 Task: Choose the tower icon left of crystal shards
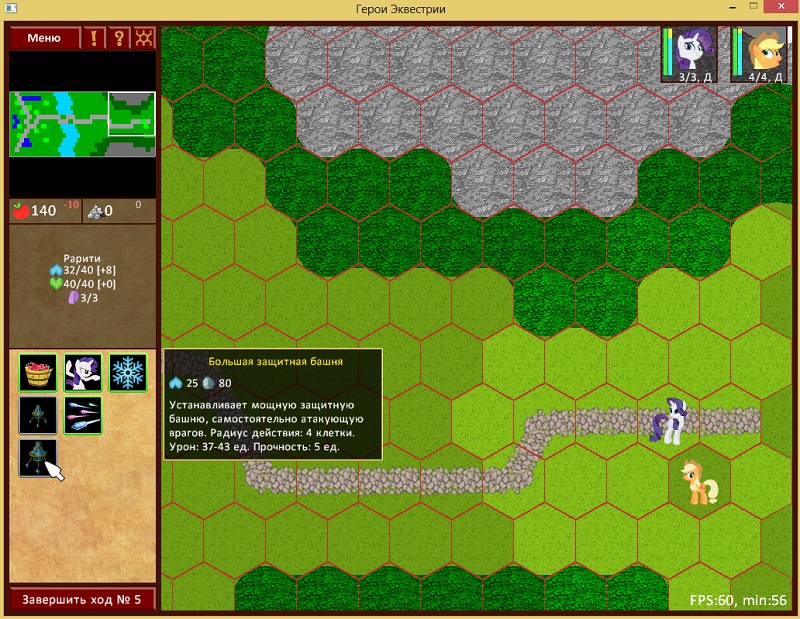click(38, 415)
